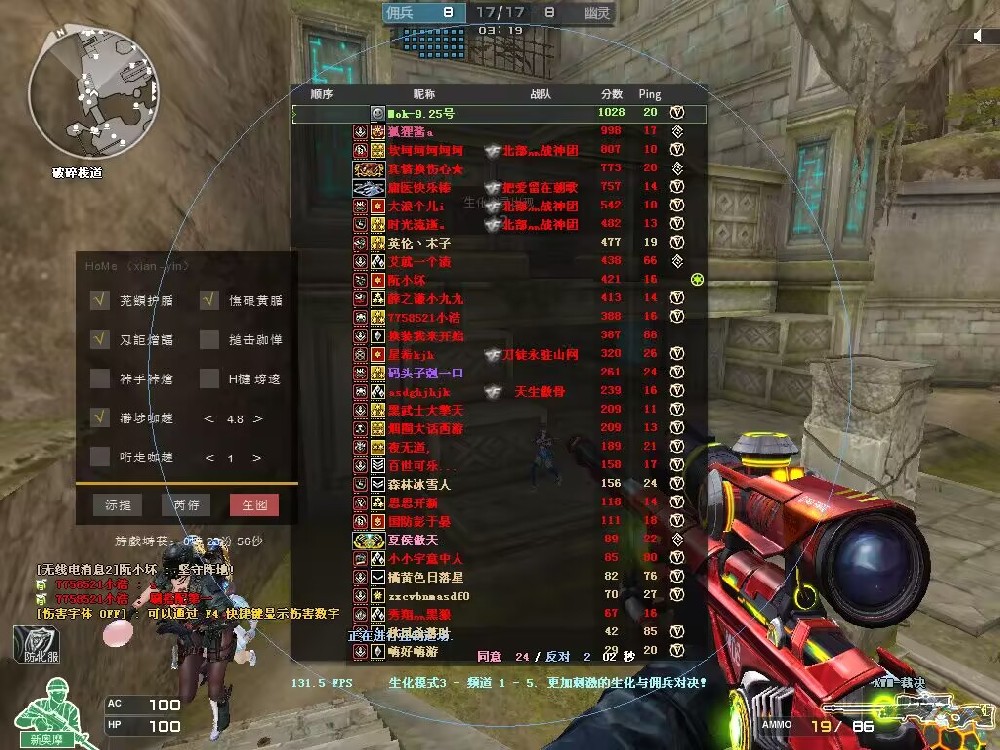Click the 英伦丶木子 scoreboard row
This screenshot has height=750, width=1000.
coord(500,243)
